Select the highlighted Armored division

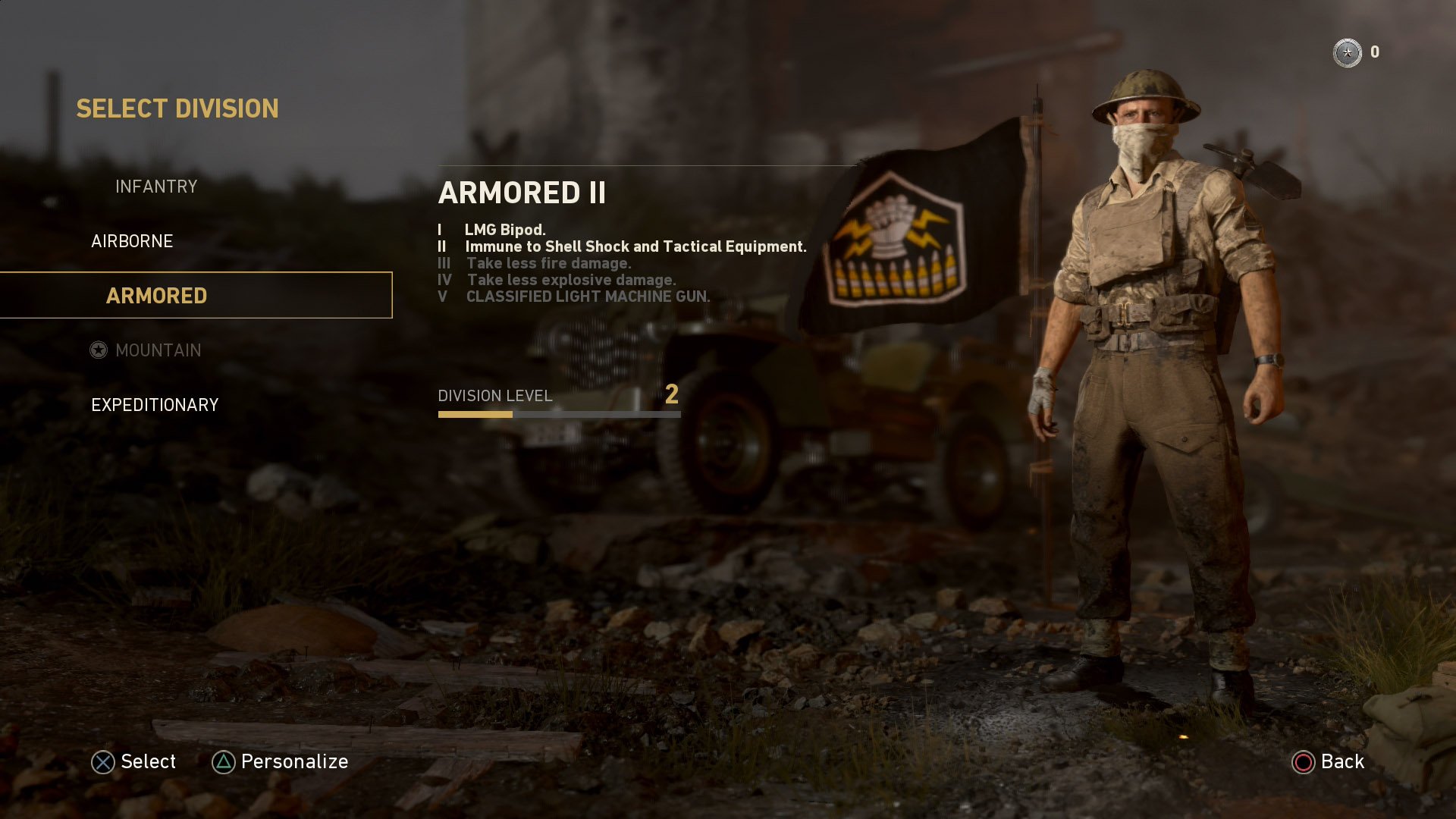coord(157,296)
